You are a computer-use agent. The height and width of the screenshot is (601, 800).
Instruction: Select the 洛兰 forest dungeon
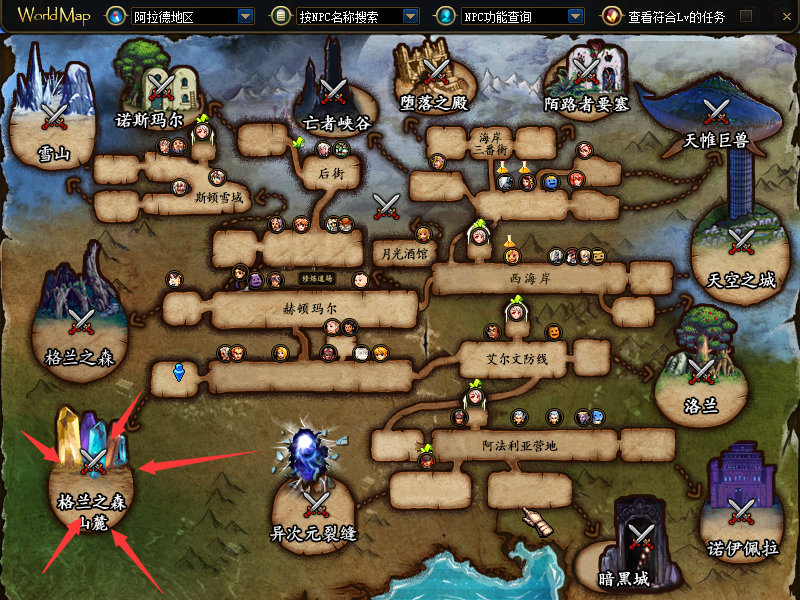tap(702, 370)
